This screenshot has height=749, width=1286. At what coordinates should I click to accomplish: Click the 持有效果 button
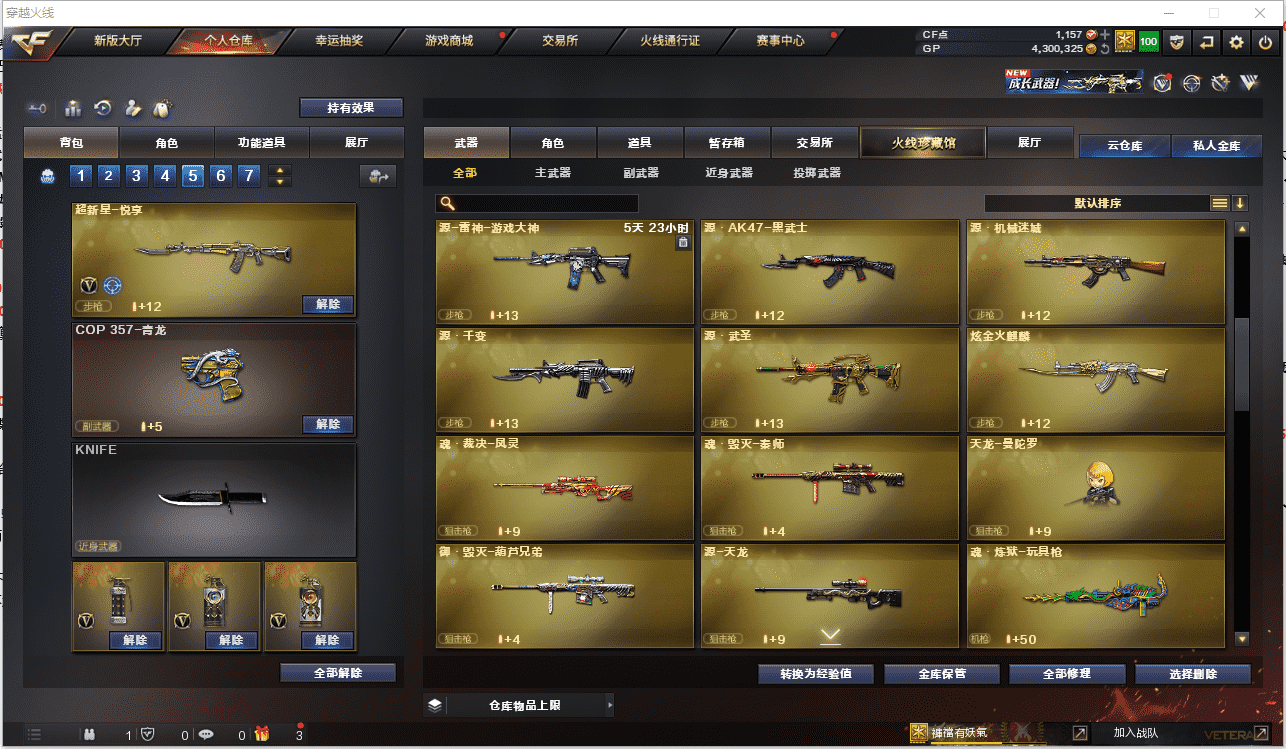pyautogui.click(x=351, y=108)
